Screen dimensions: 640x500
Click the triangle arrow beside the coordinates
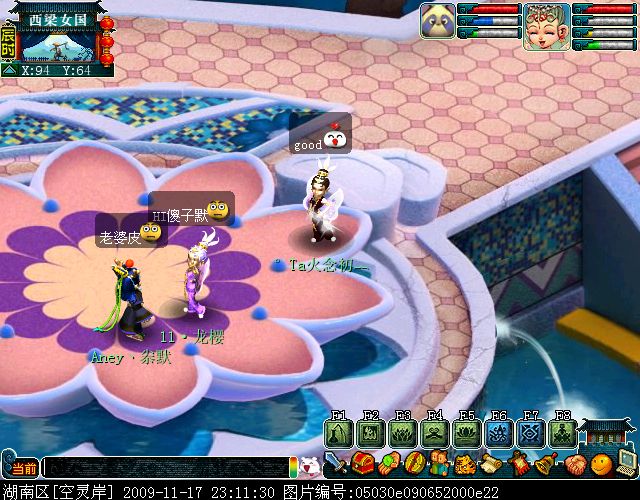coord(9,70)
